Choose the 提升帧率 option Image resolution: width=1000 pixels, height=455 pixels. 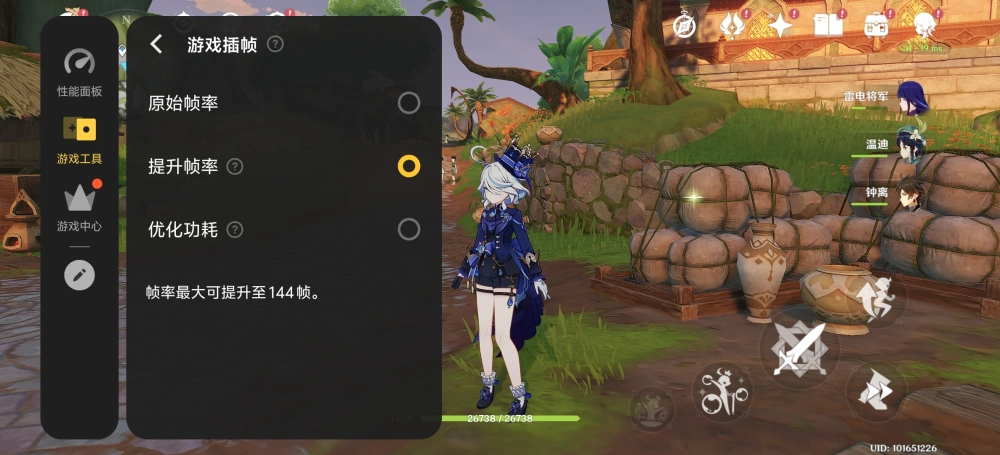coord(408,166)
